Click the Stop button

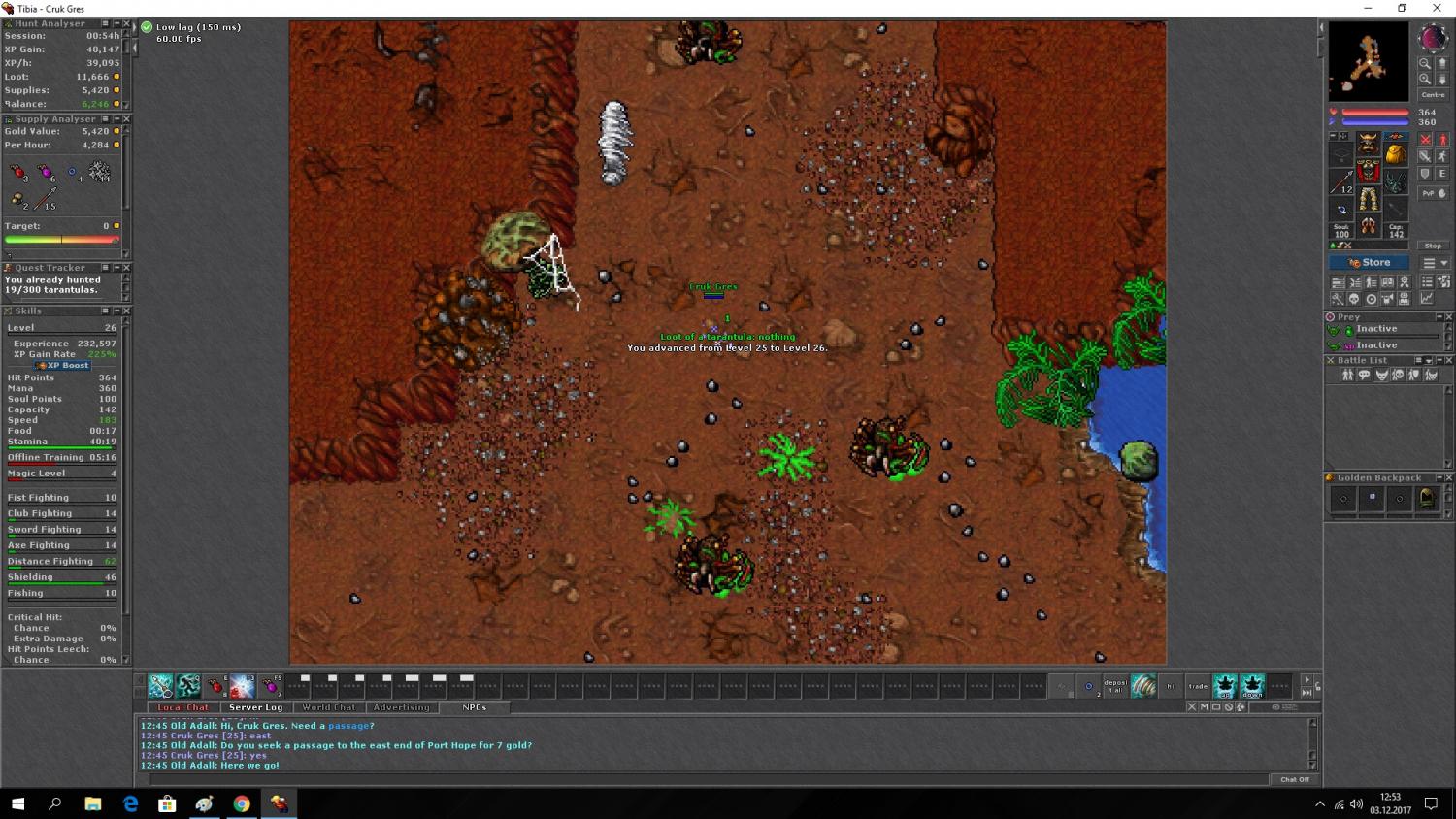1433,246
